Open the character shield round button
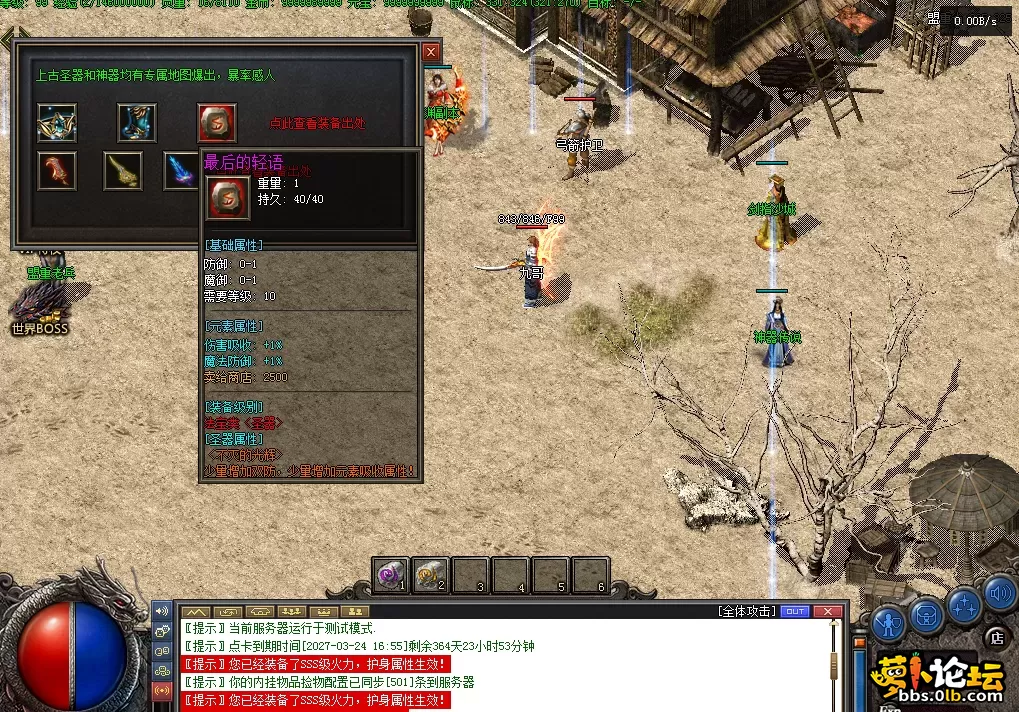Screen dimensions: 1019x712 click(x=888, y=623)
